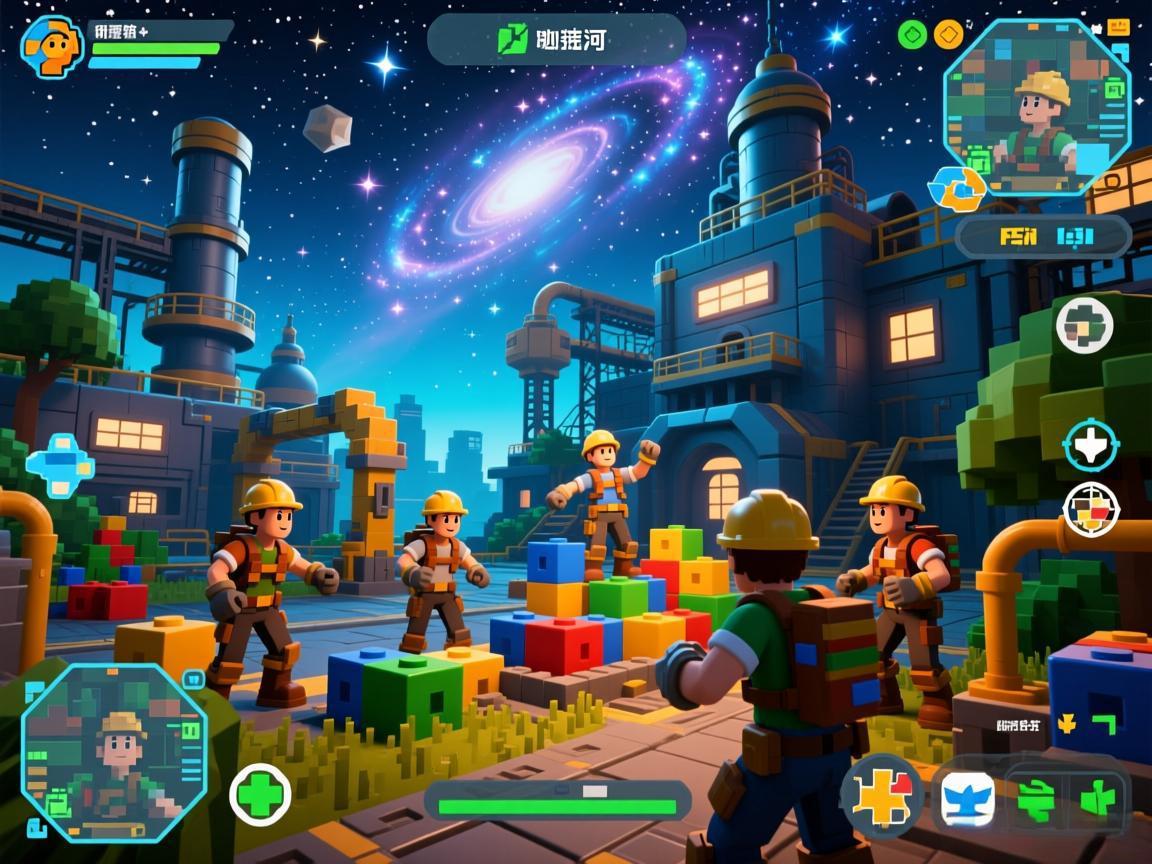Select the circular colored-blocks crosshair icon

tap(1090, 509)
